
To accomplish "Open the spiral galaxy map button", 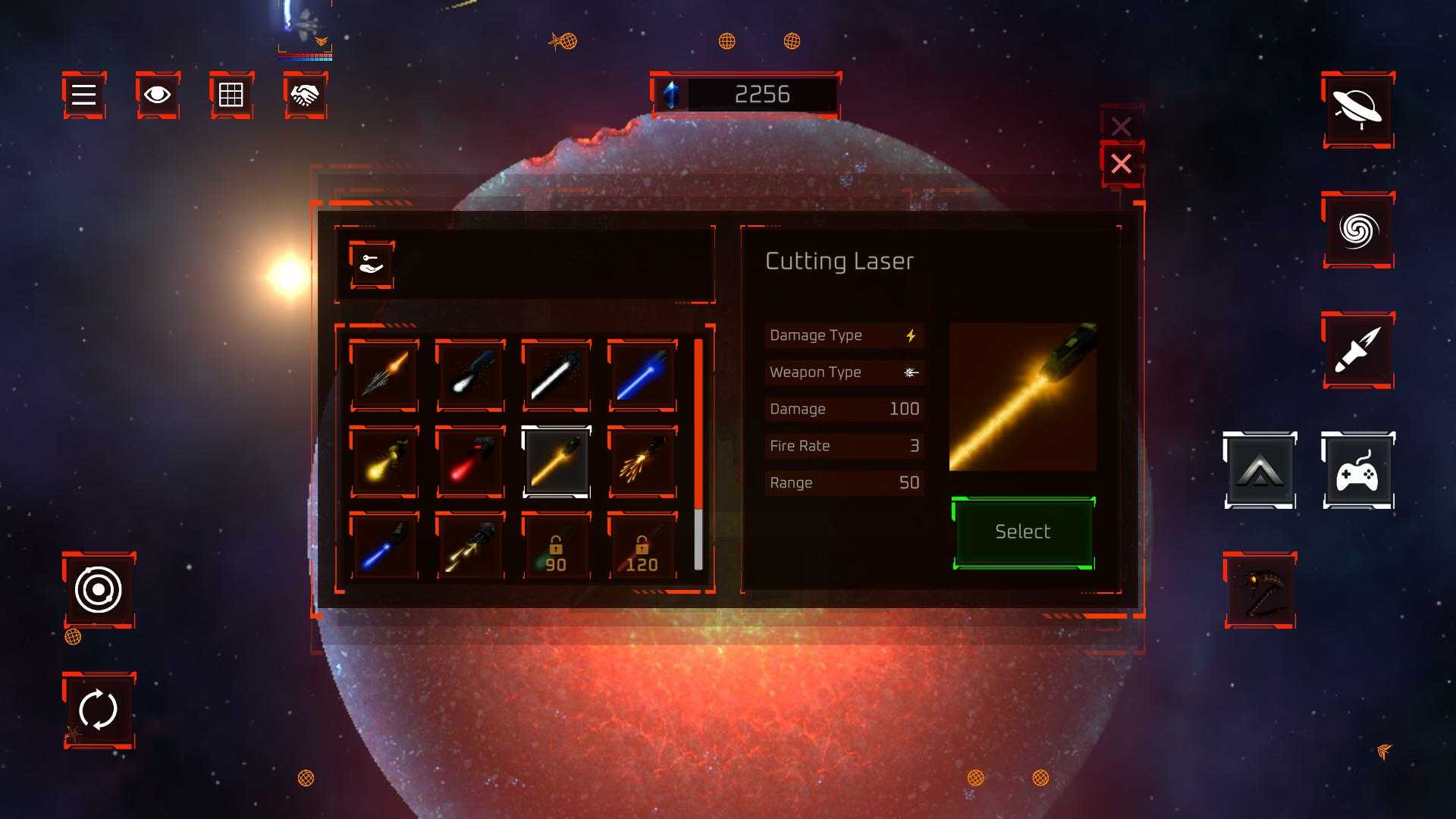I will coord(1357,230).
